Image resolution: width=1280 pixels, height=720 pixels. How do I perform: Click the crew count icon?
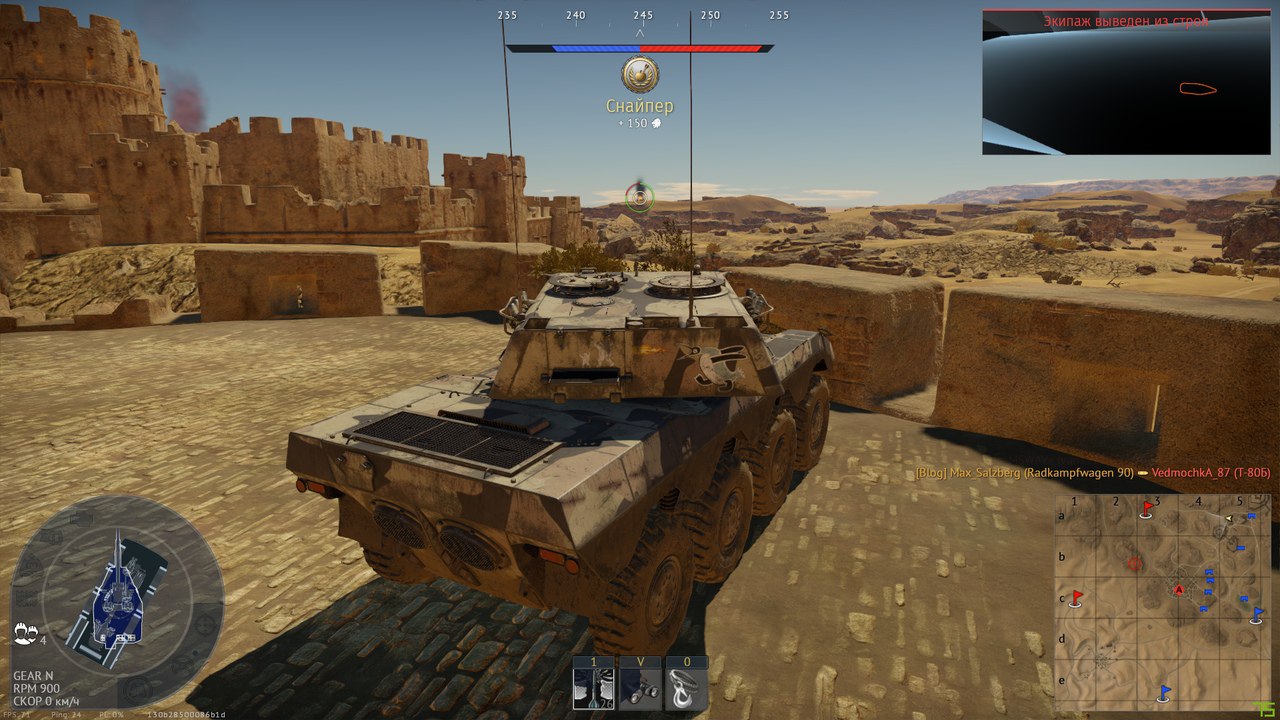click(26, 633)
